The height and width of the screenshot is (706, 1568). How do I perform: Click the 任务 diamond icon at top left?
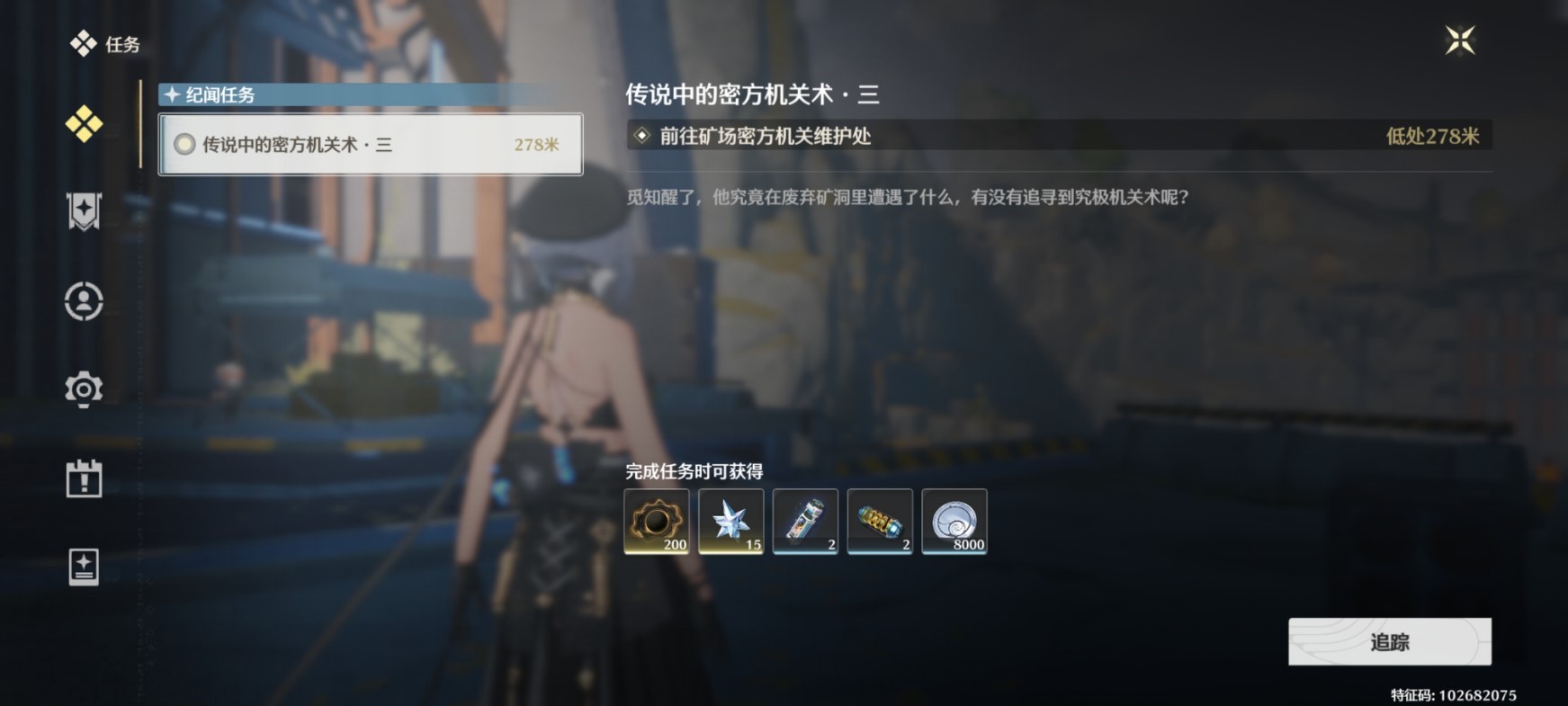[85, 42]
